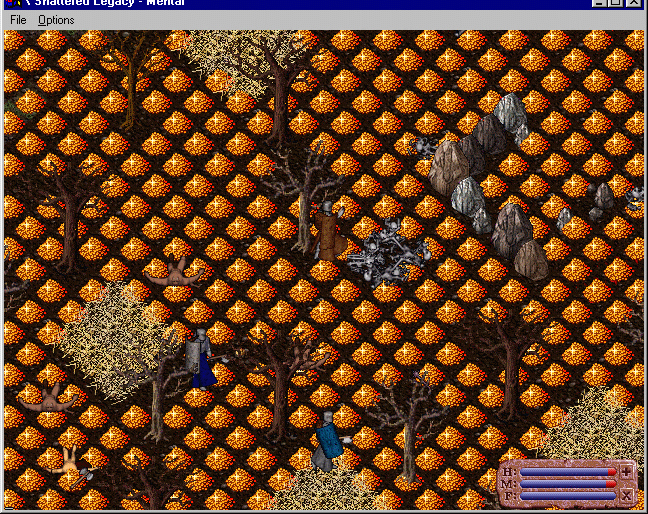648x514 pixels.
Task: Click the plus button on status panel
Action: click(626, 471)
